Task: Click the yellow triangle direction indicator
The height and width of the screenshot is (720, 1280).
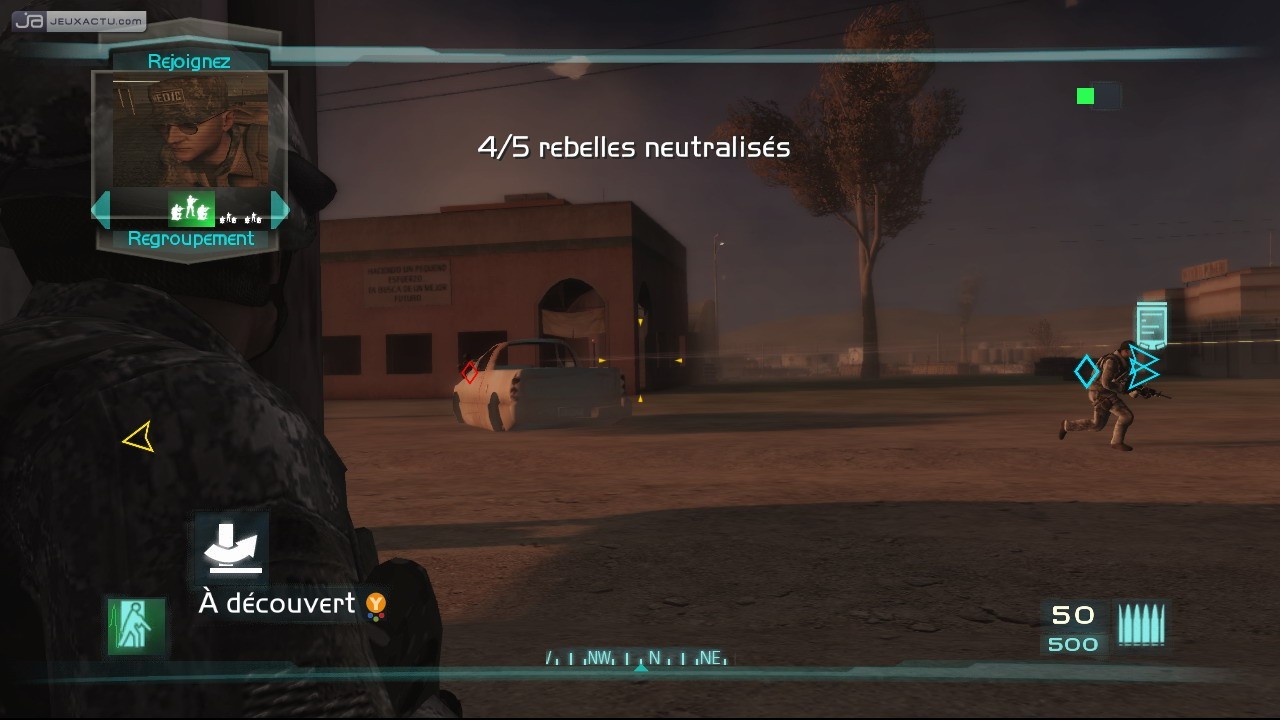Action: (x=139, y=436)
